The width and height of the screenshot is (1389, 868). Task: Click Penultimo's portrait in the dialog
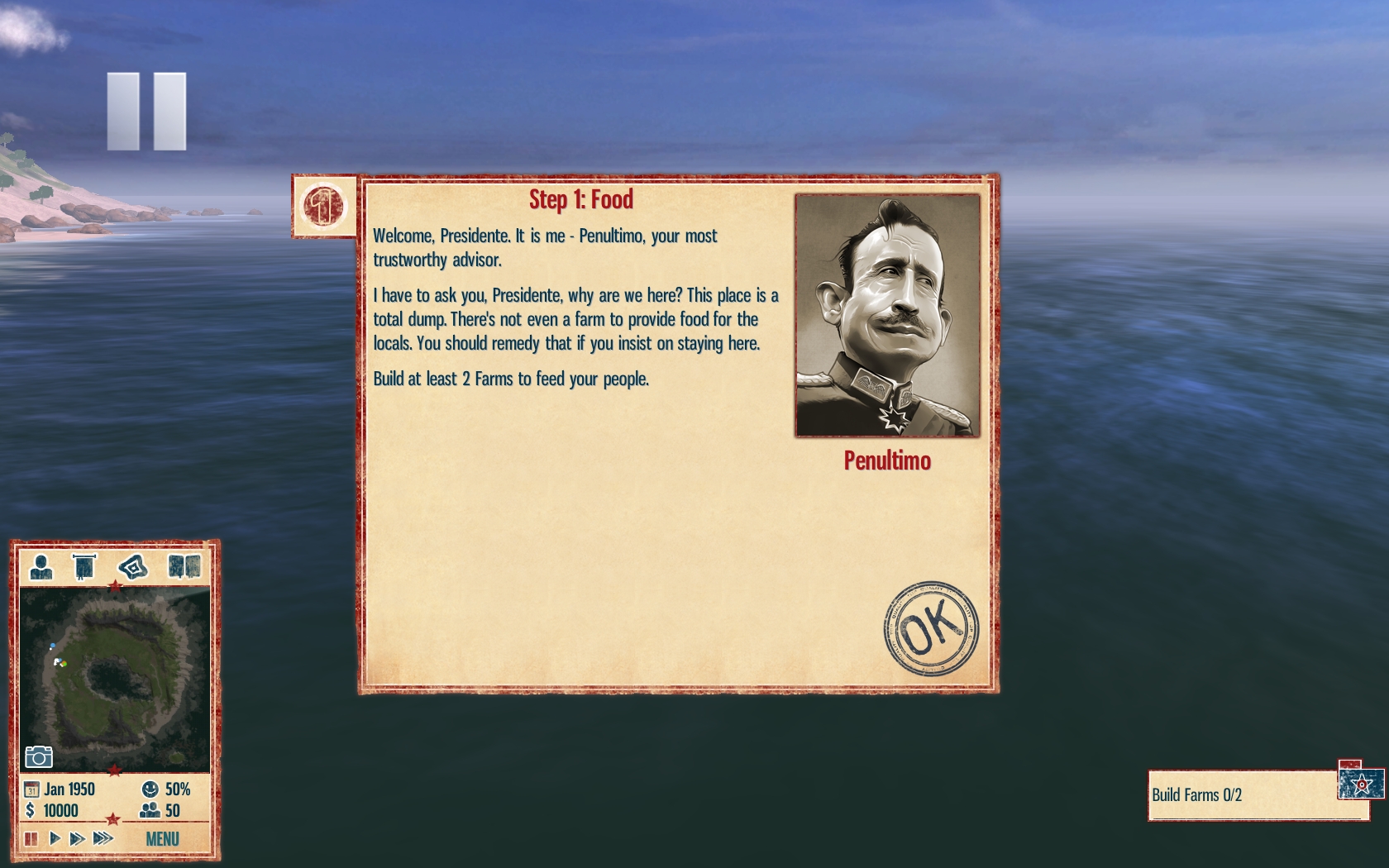[887, 315]
